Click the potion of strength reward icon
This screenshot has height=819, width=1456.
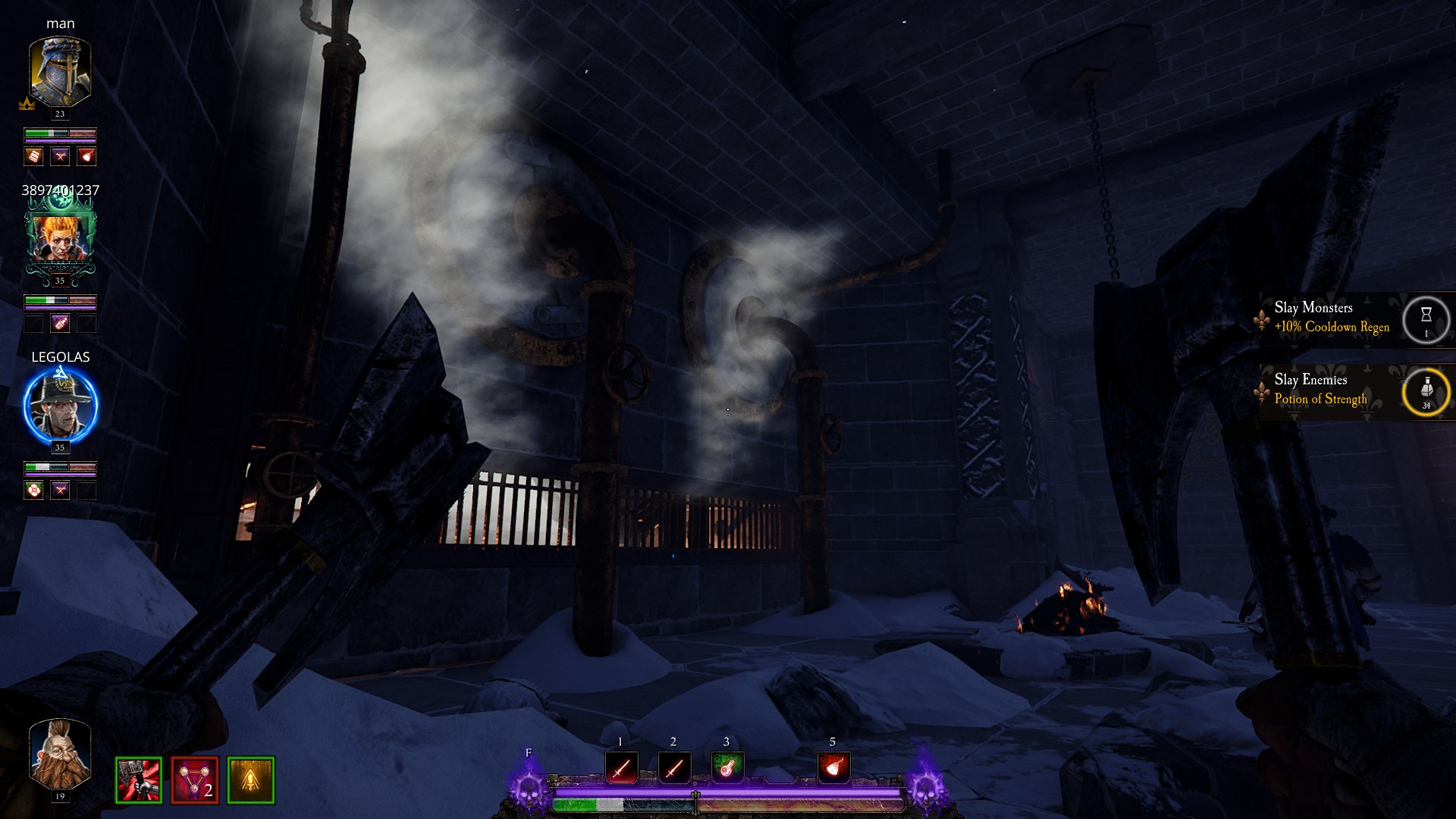click(x=1426, y=391)
